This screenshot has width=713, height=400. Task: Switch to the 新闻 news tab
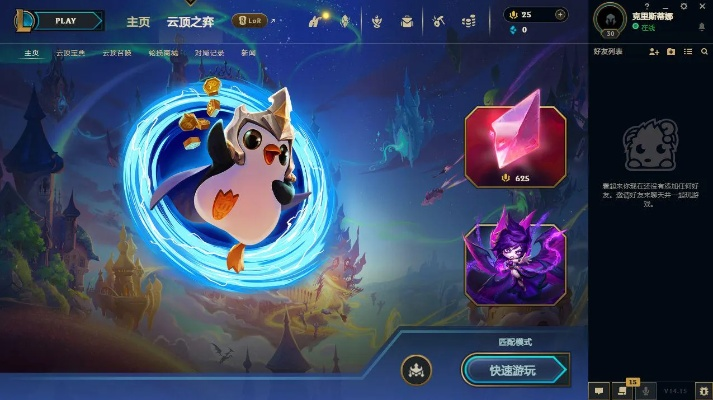coord(249,52)
